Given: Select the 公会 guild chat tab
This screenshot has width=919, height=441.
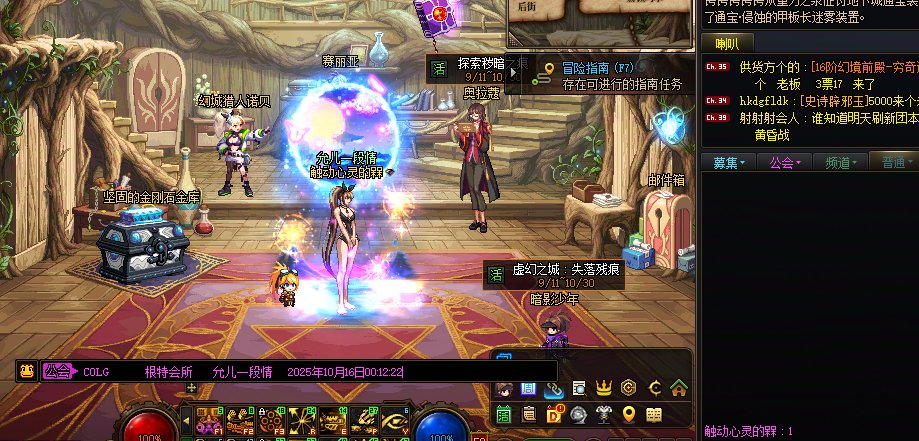Looking at the screenshot, I should (x=783, y=162).
